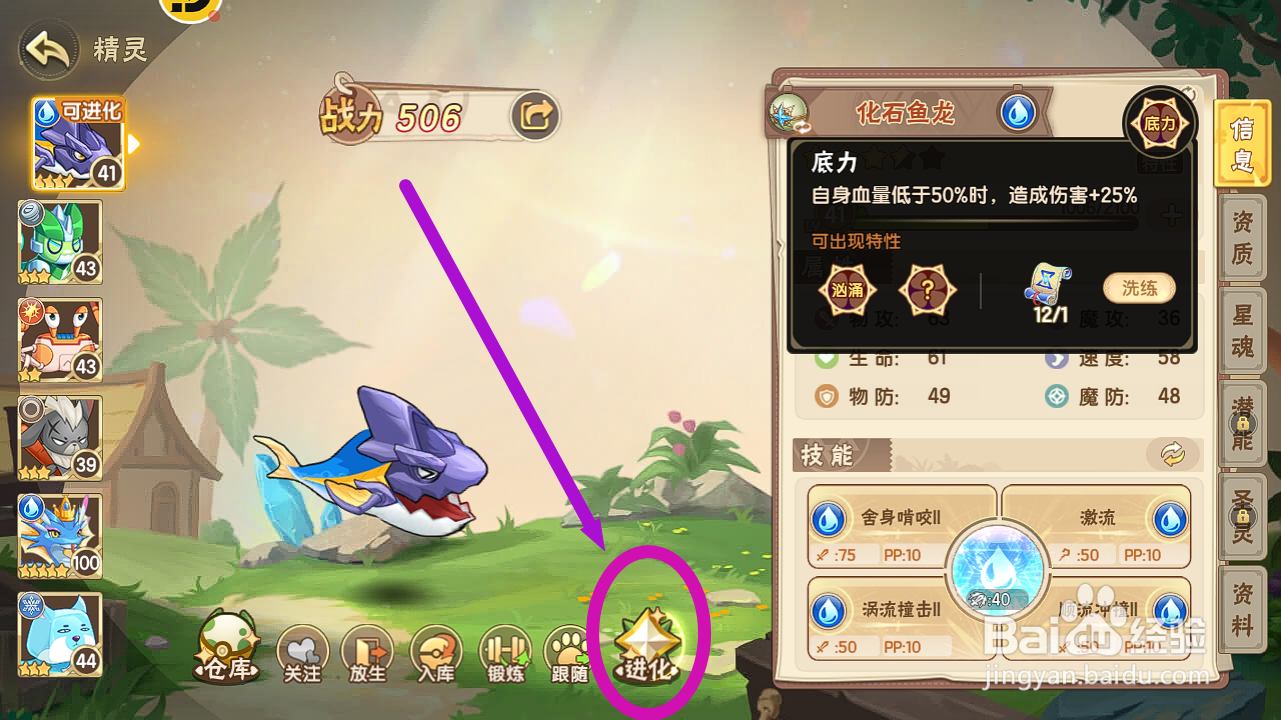Select the 放生 release icon
The width and height of the screenshot is (1281, 720).
coord(369,655)
